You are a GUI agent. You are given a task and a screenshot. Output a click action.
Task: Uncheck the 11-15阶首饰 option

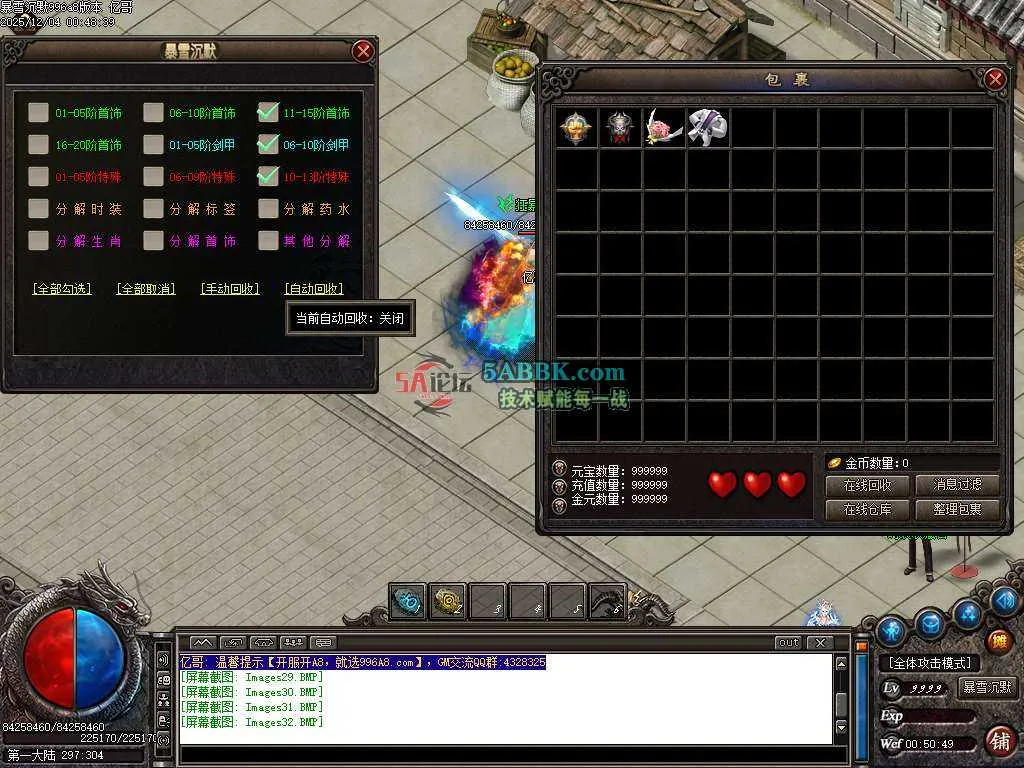(x=267, y=113)
